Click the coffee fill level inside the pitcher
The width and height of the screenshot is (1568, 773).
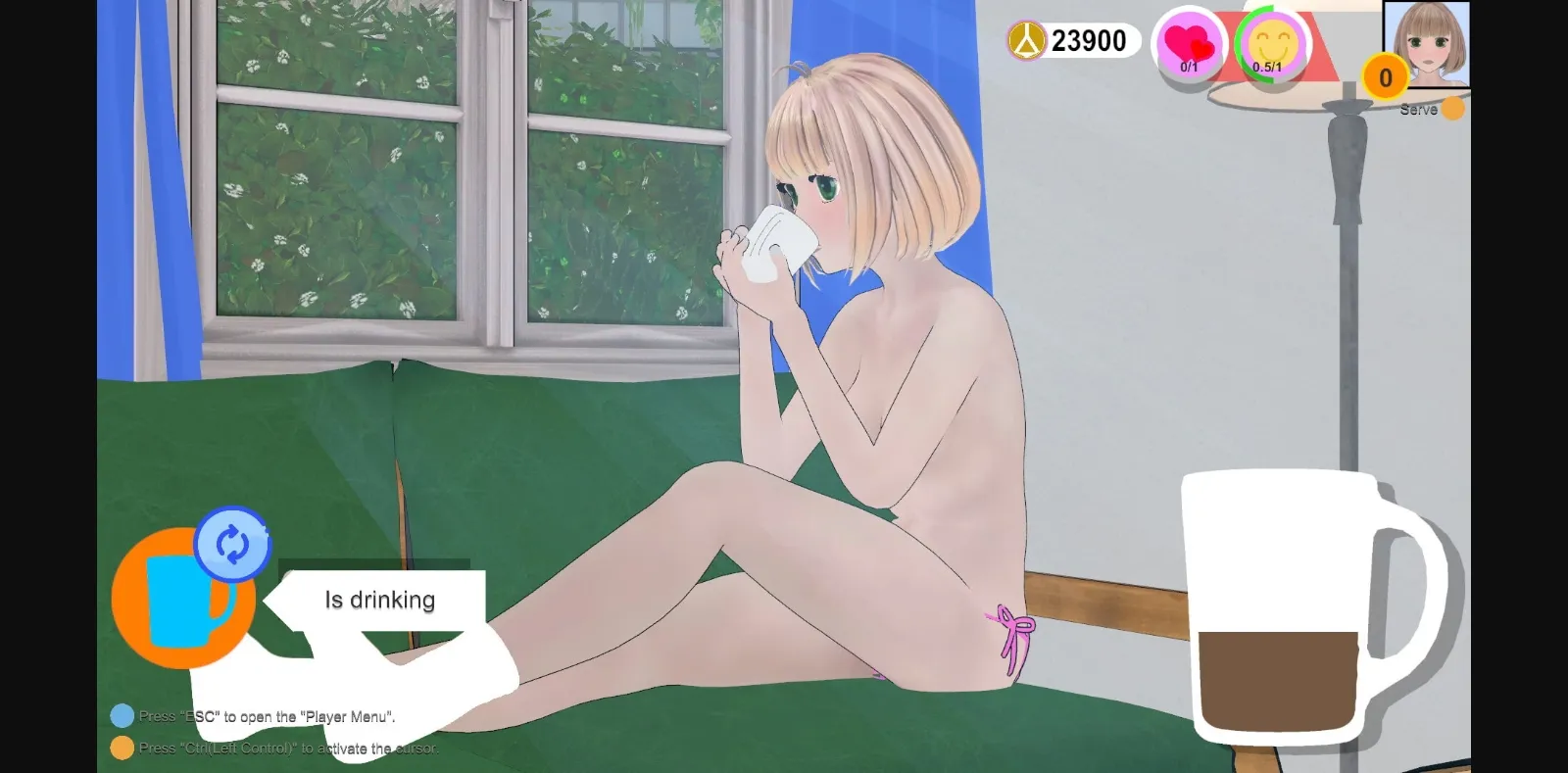[x=1277, y=681]
